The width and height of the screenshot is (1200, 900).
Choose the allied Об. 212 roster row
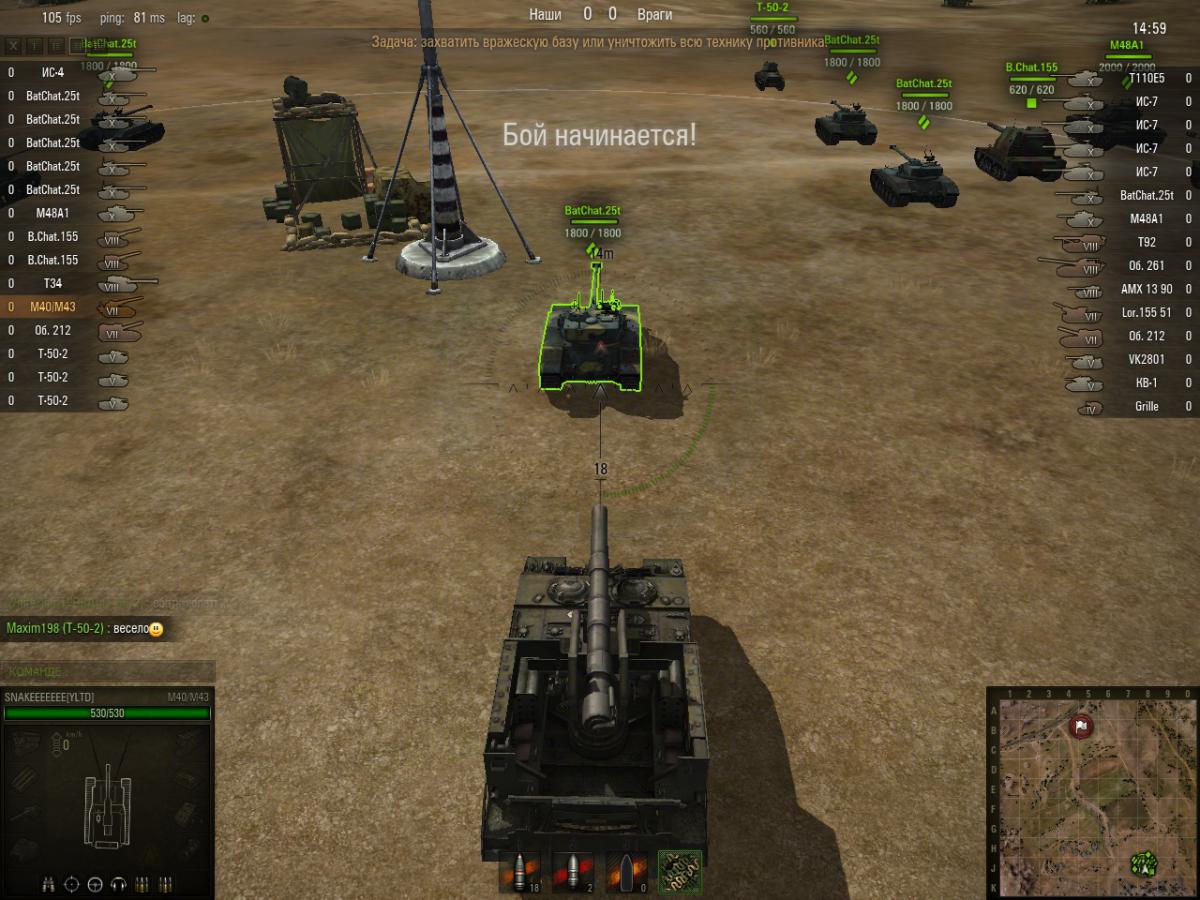[x=54, y=330]
